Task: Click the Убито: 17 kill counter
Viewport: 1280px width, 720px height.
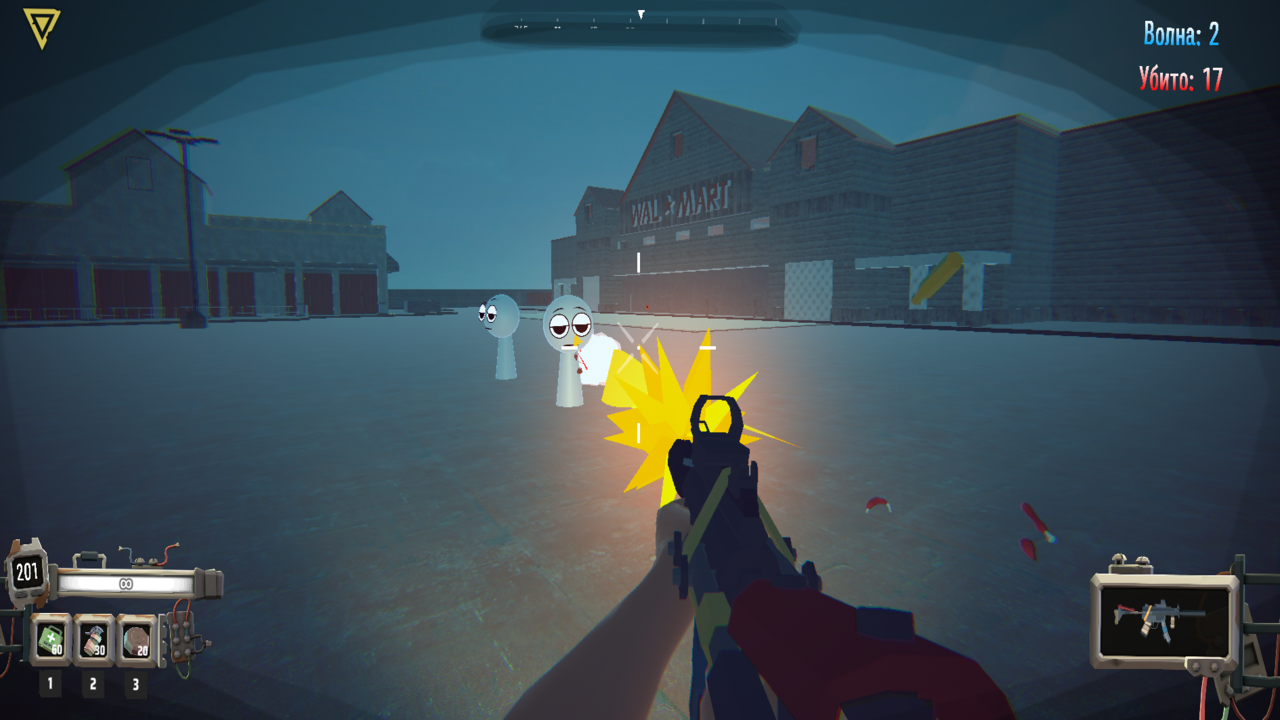Action: (x=1180, y=78)
